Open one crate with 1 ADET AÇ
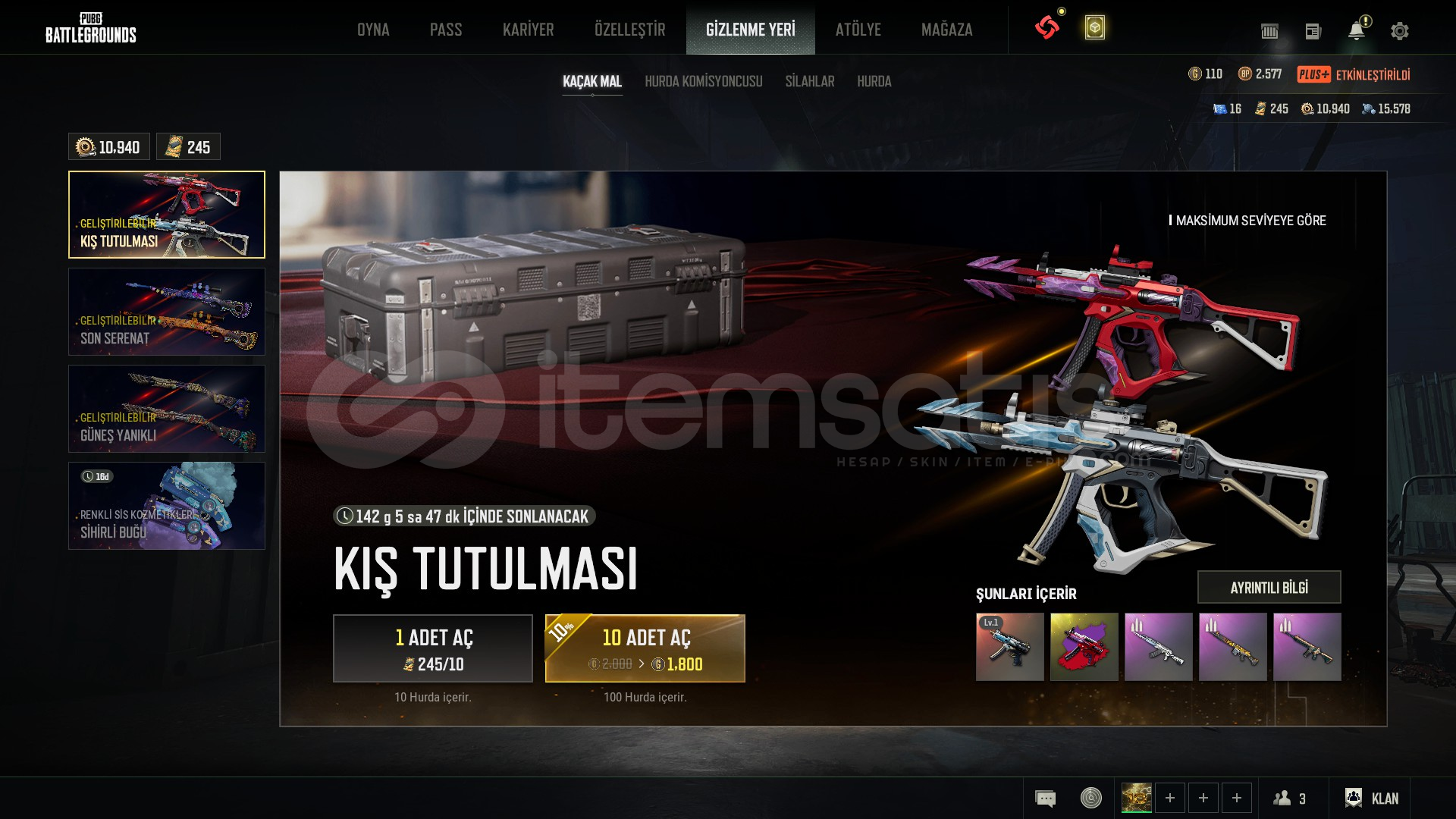The image size is (1456, 819). (433, 648)
